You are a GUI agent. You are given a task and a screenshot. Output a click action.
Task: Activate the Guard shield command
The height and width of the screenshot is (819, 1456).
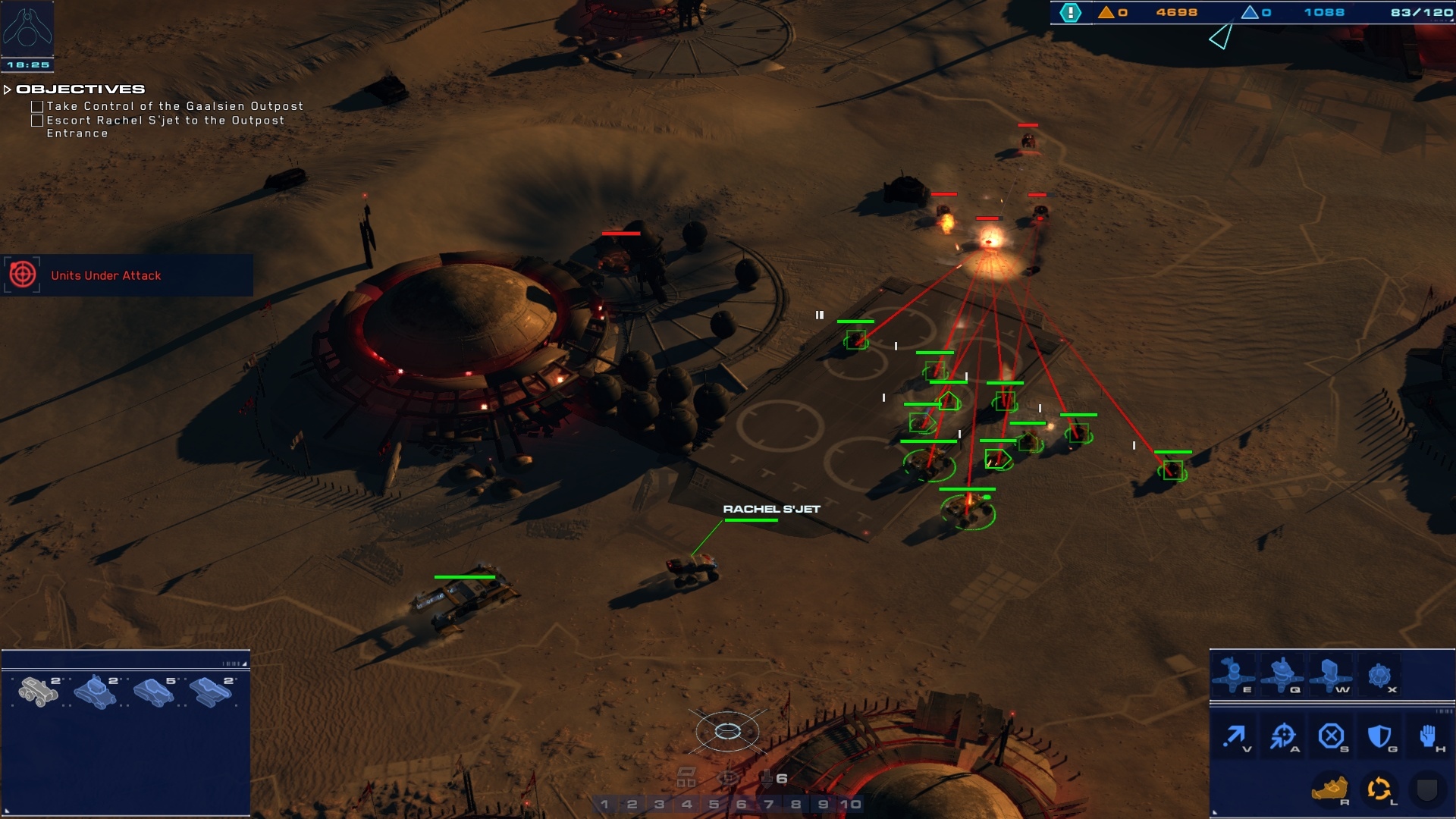[1379, 736]
